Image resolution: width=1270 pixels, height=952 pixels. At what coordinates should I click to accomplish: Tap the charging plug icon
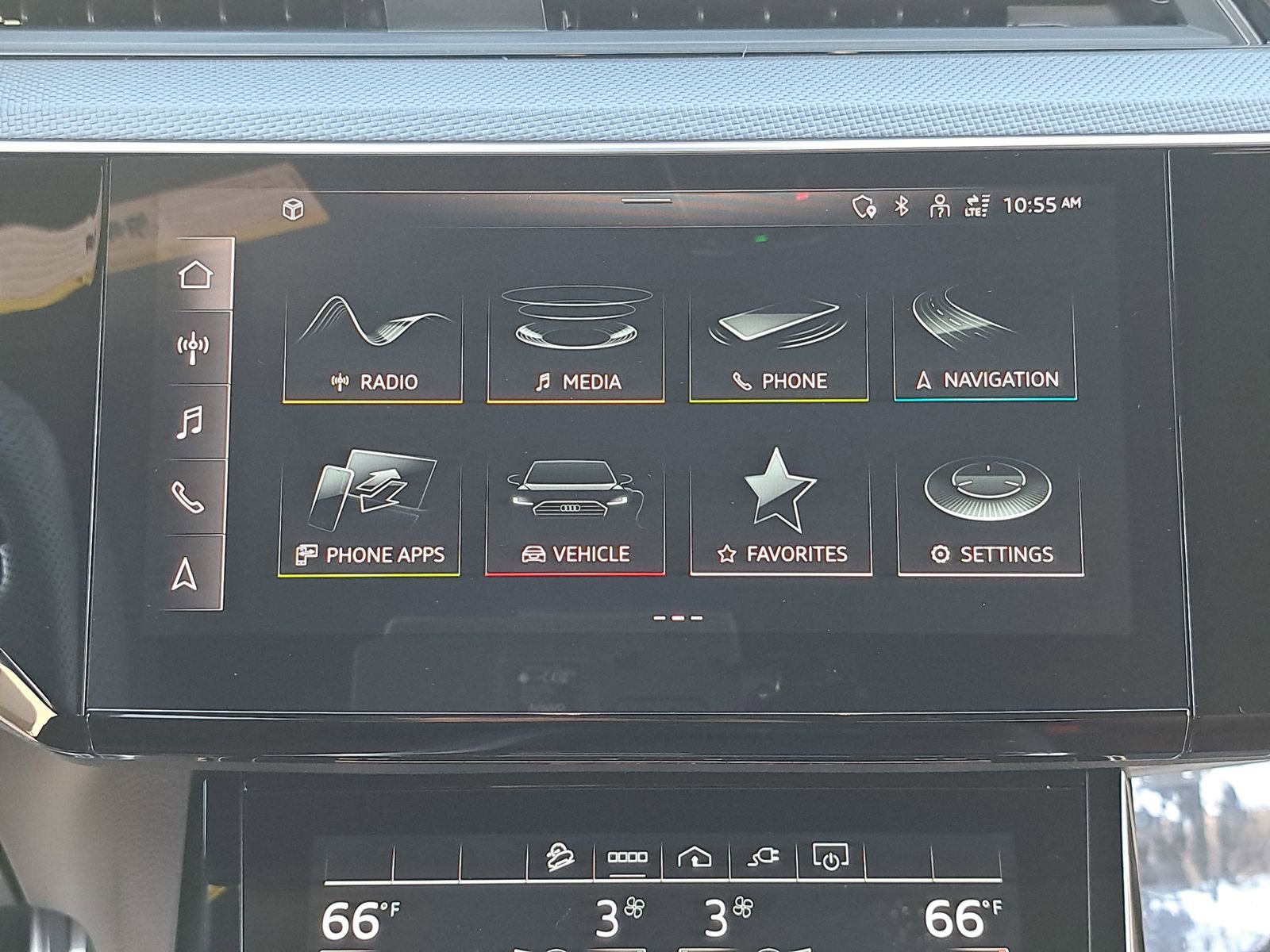tap(764, 857)
